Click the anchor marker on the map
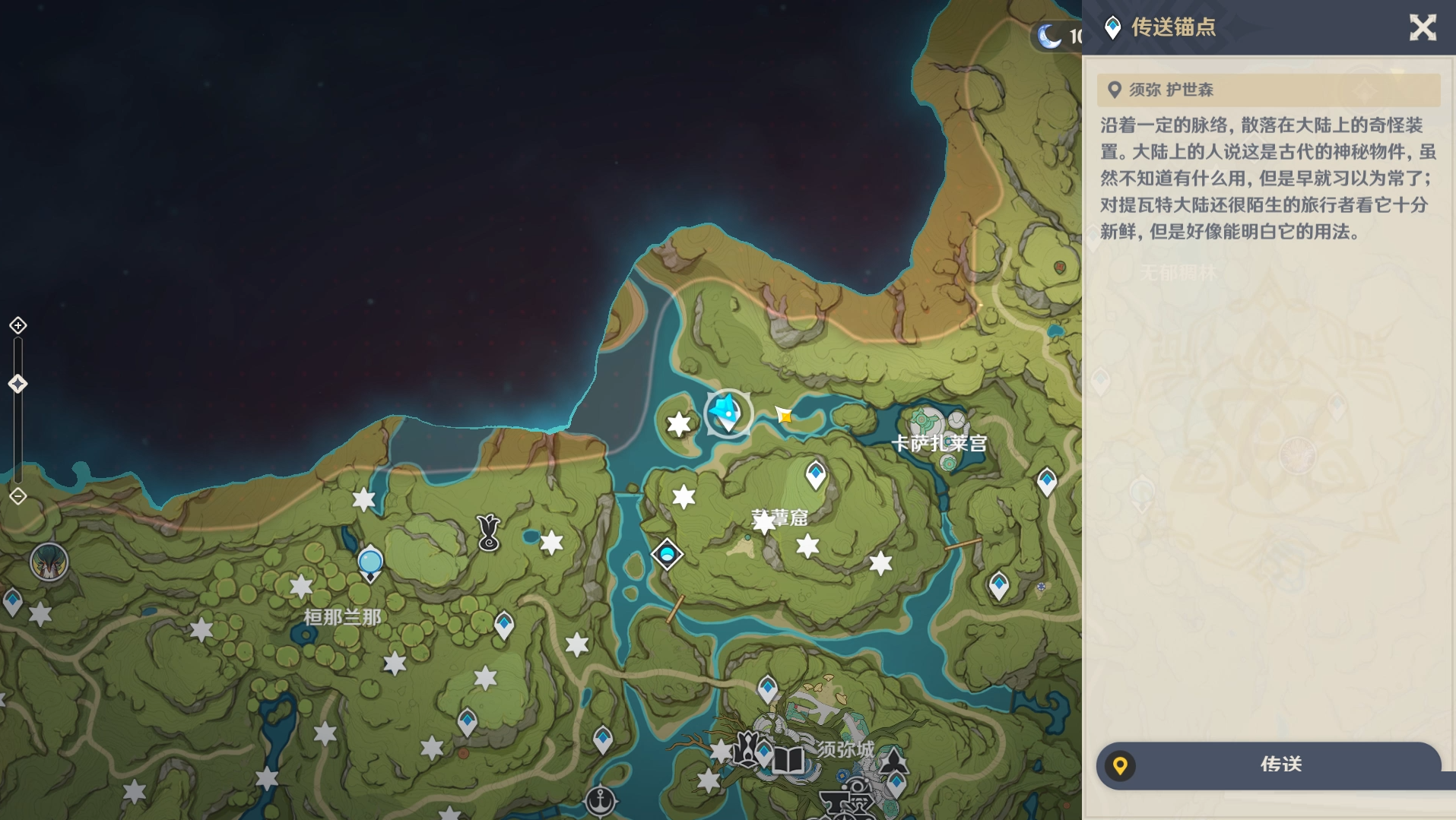1456x820 pixels. [601, 800]
